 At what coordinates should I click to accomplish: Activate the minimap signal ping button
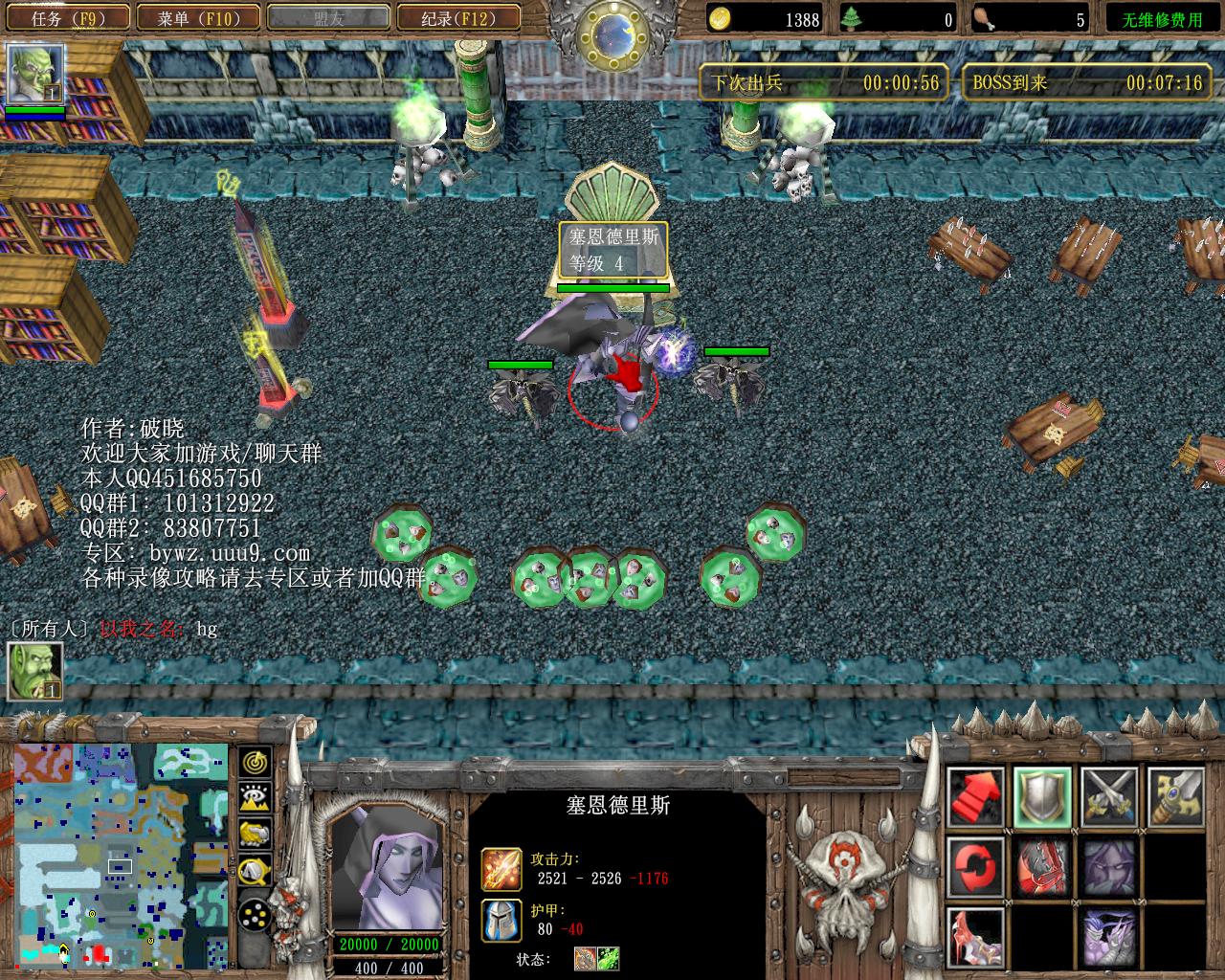[x=255, y=763]
